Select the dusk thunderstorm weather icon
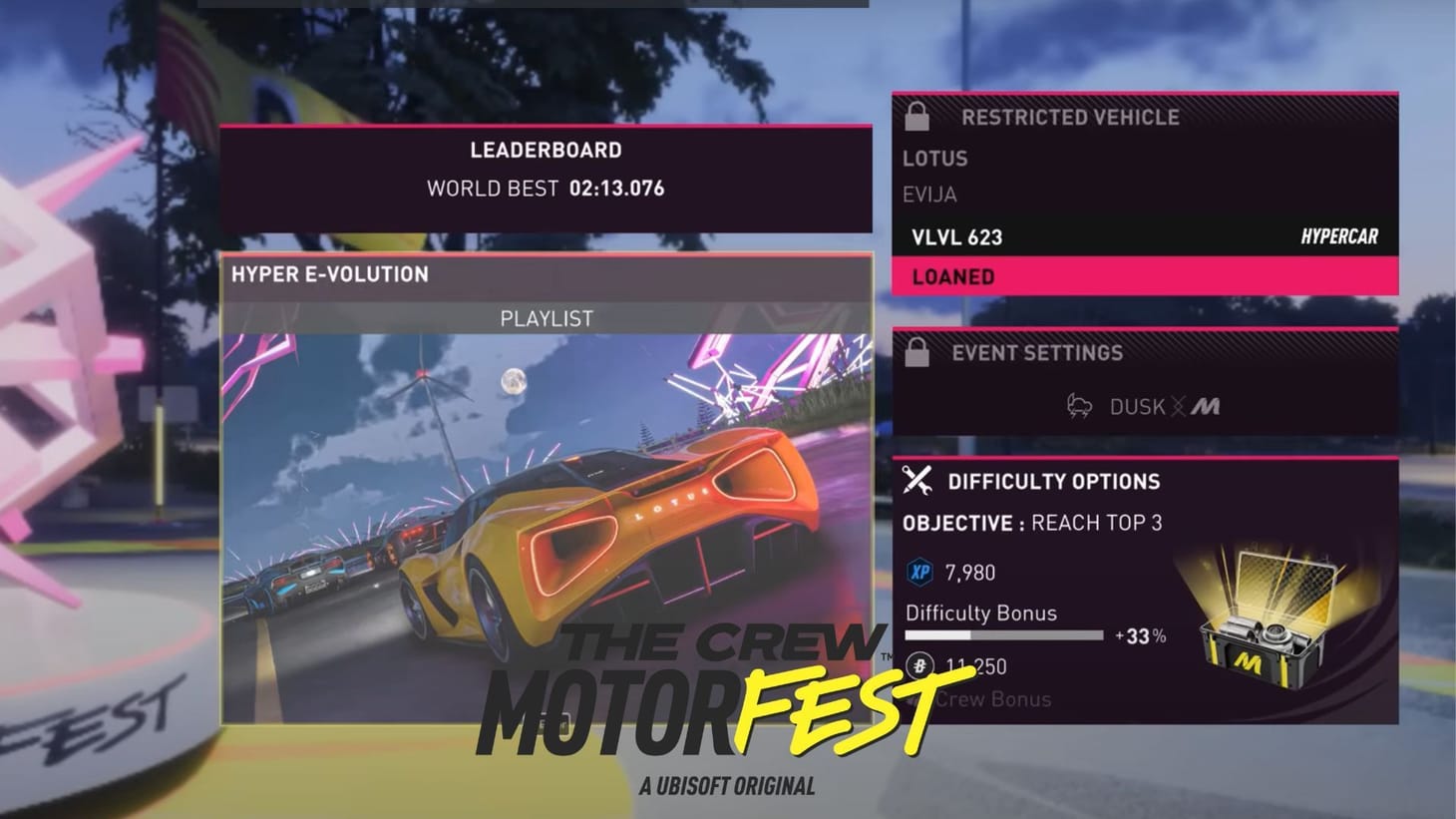 [1080, 406]
